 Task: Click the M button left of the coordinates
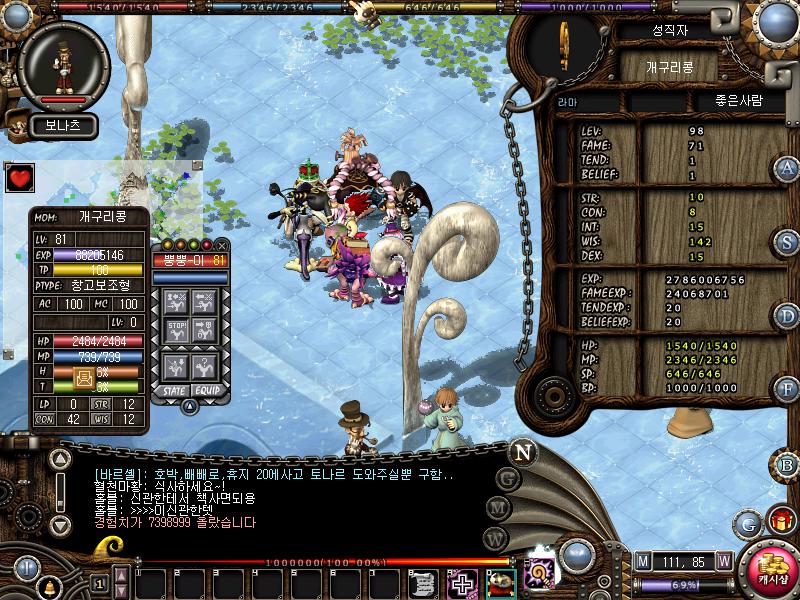pyautogui.click(x=643, y=561)
